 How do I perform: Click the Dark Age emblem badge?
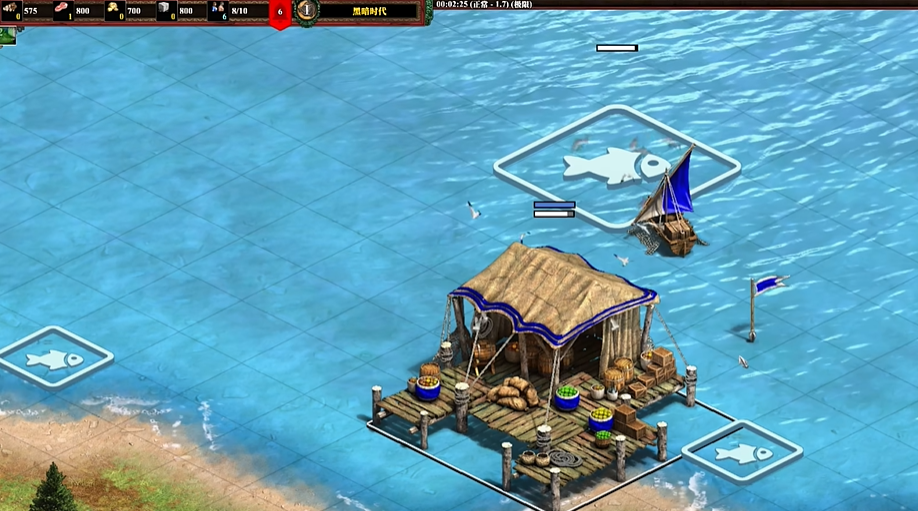[x=307, y=11]
